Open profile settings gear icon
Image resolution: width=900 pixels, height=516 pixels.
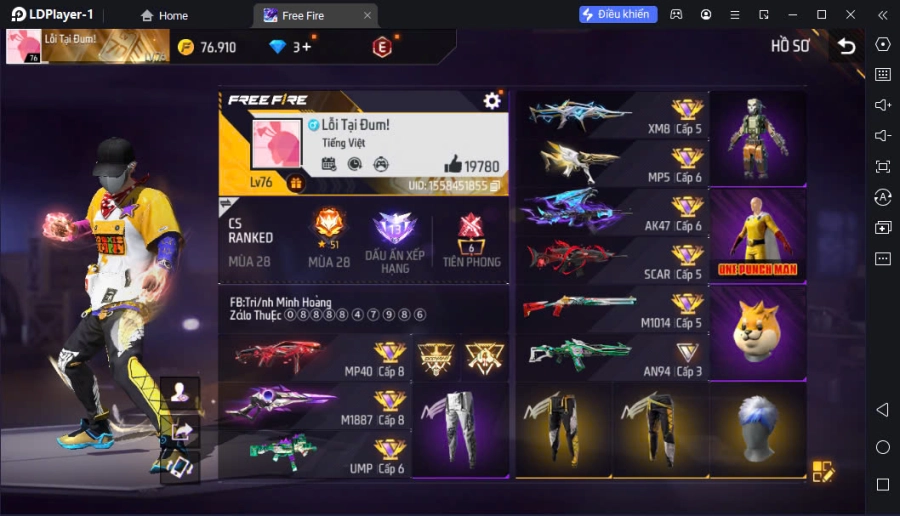[492, 100]
